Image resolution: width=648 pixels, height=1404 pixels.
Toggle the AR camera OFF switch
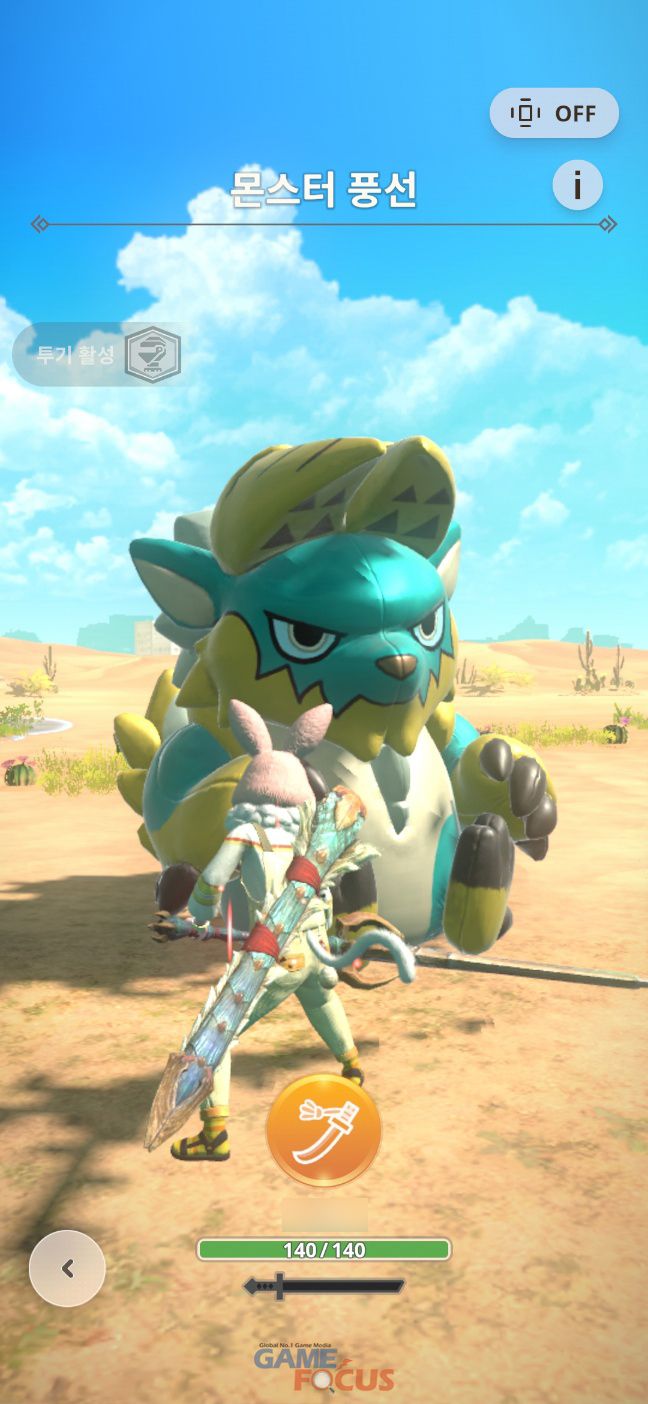tap(554, 113)
